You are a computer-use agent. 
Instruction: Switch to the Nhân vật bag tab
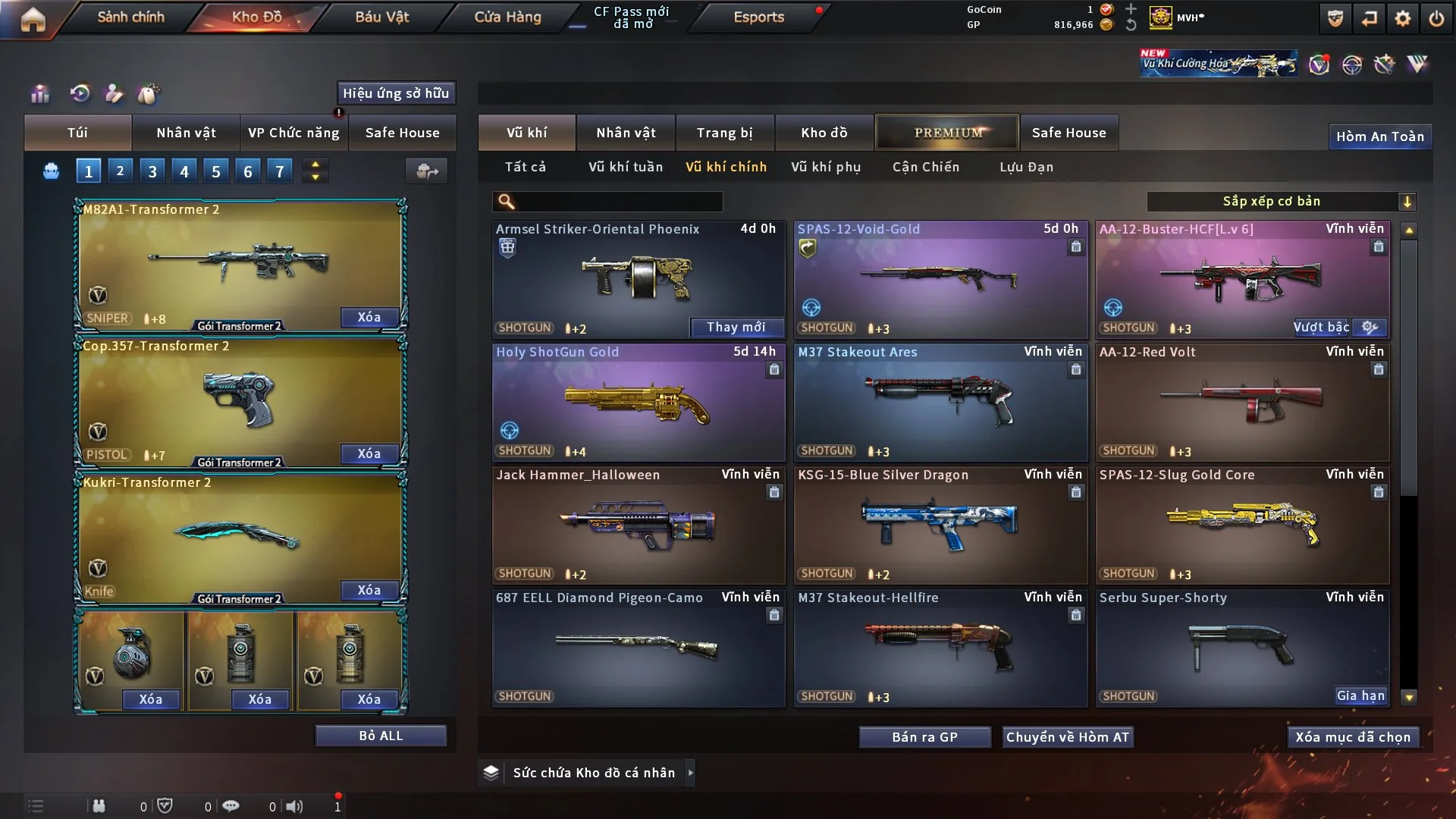pyautogui.click(x=186, y=133)
